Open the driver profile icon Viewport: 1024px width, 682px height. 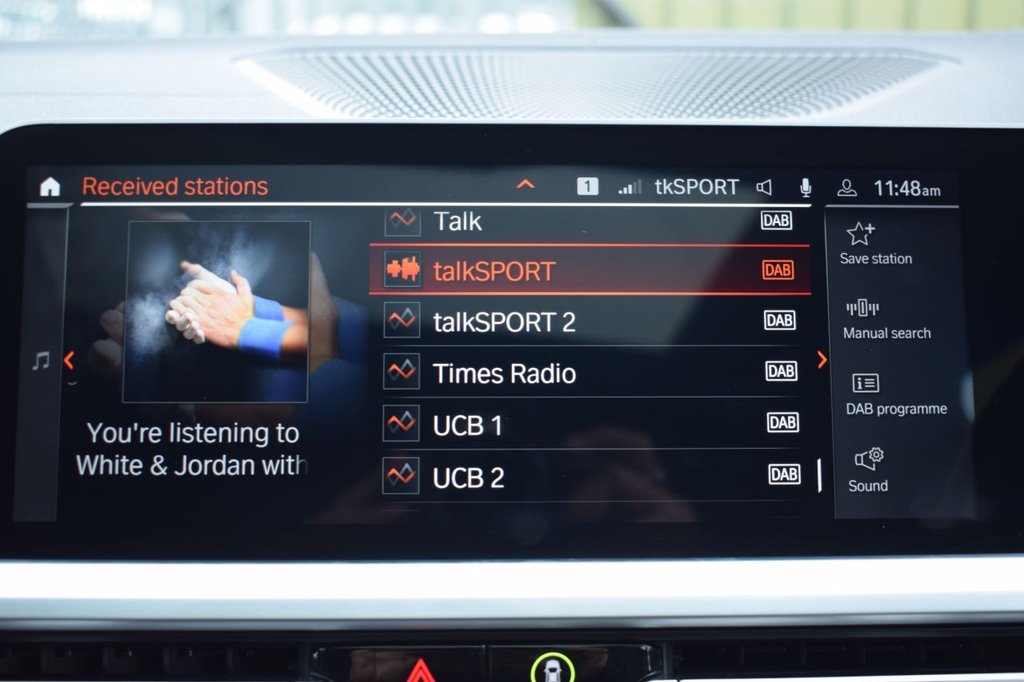coord(847,187)
